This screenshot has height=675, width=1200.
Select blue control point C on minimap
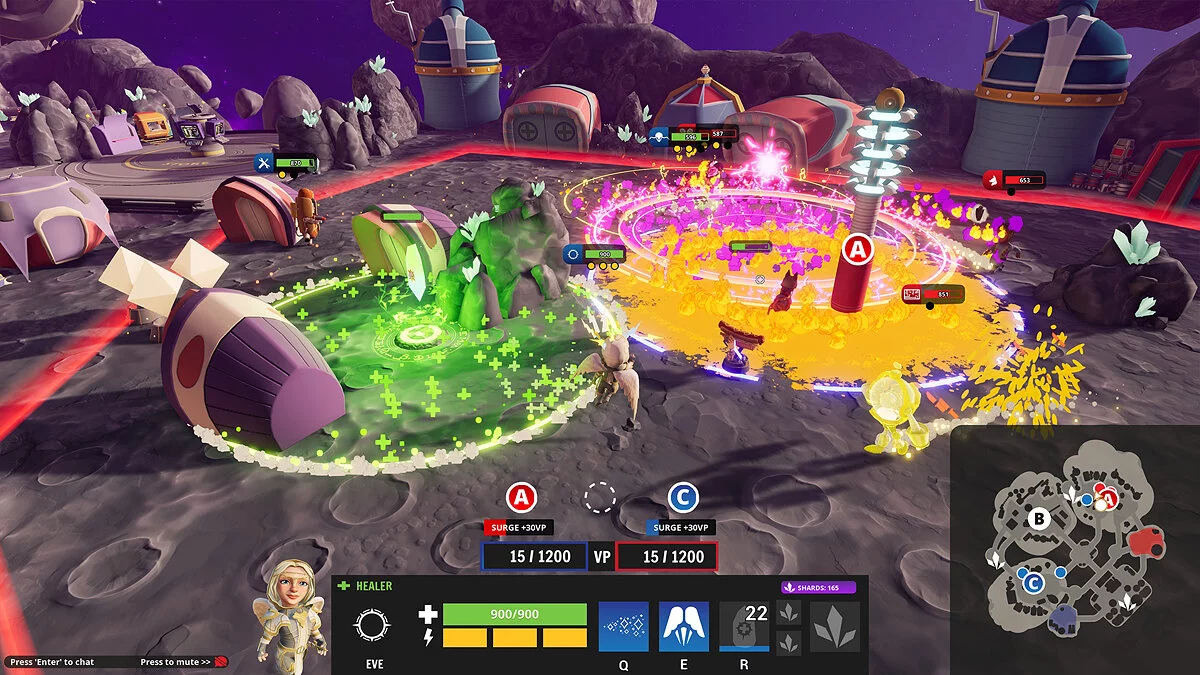pyautogui.click(x=1032, y=582)
